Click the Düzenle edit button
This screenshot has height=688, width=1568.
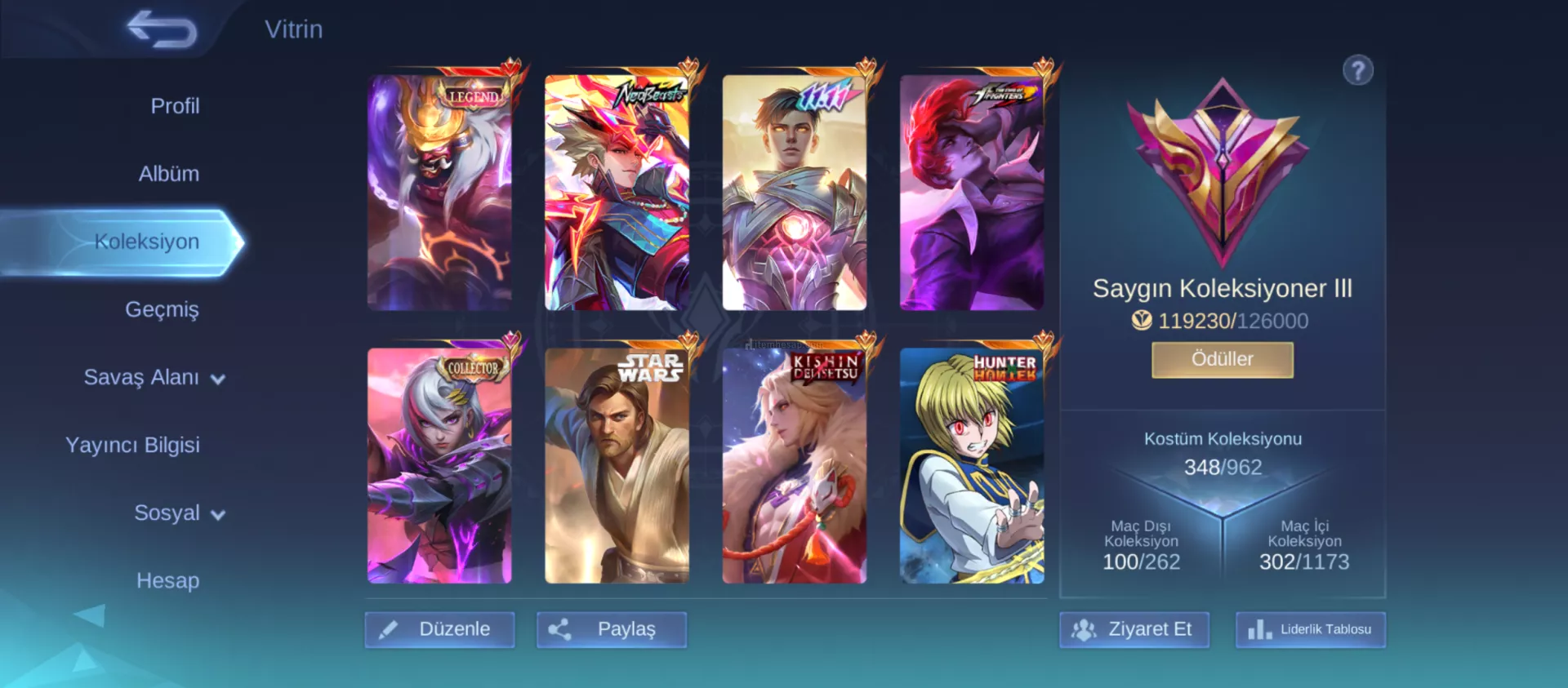click(x=439, y=629)
